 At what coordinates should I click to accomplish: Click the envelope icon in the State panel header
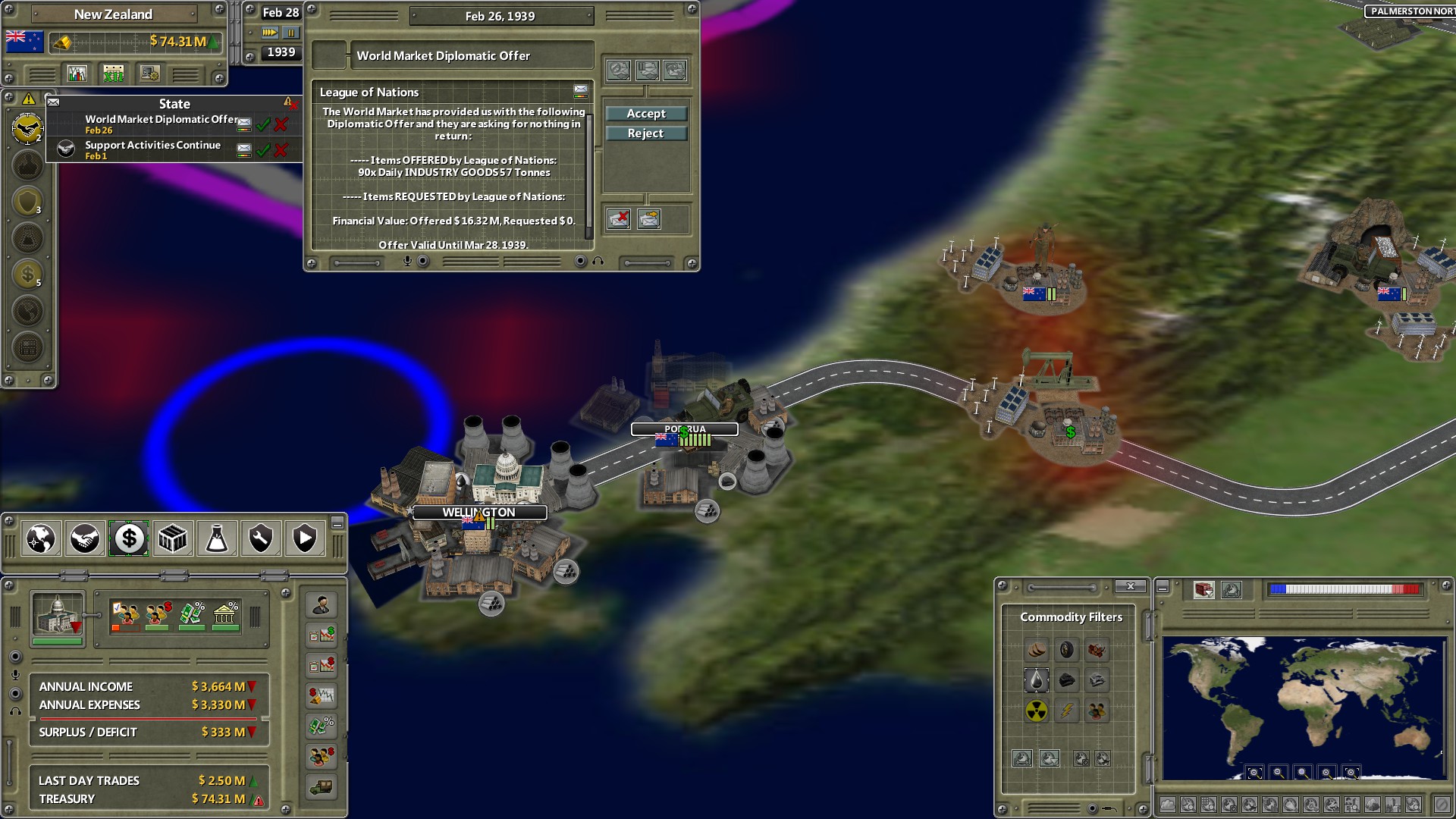53,101
